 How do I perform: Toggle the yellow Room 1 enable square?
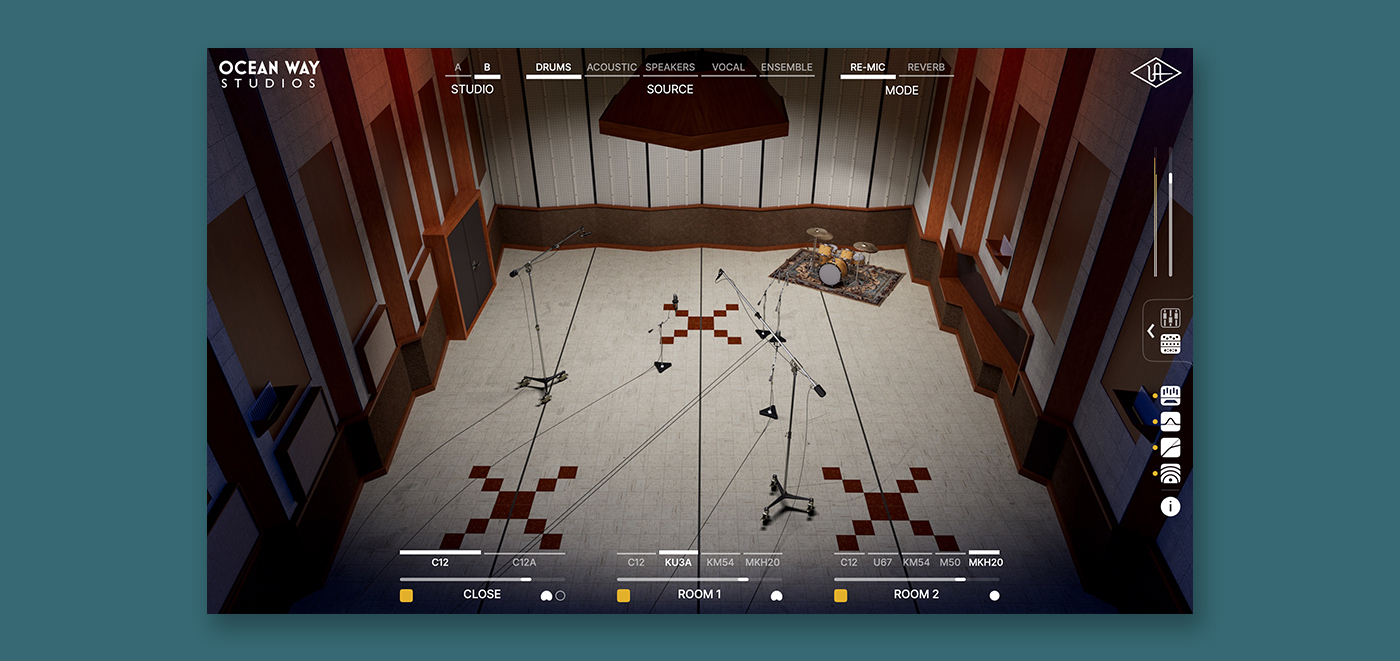point(623,596)
